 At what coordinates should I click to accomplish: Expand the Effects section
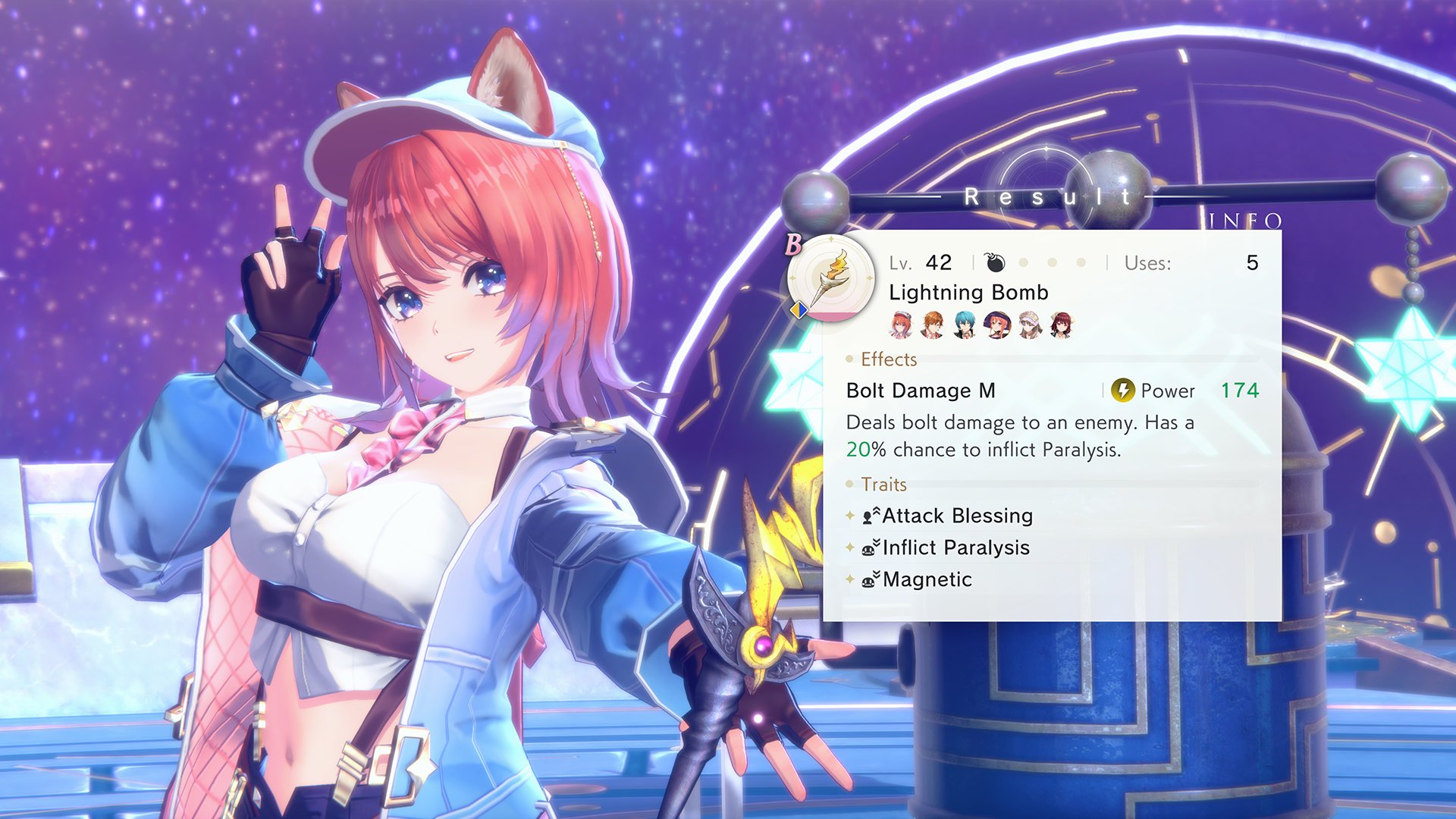click(887, 359)
